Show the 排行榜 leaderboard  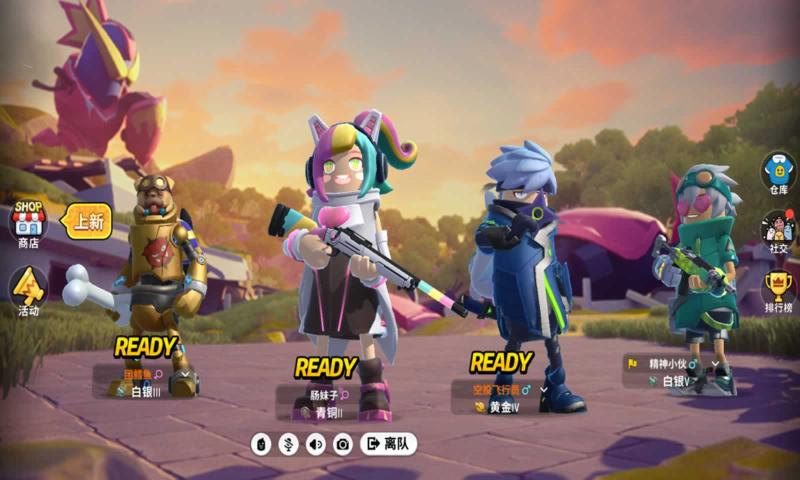pos(778,292)
